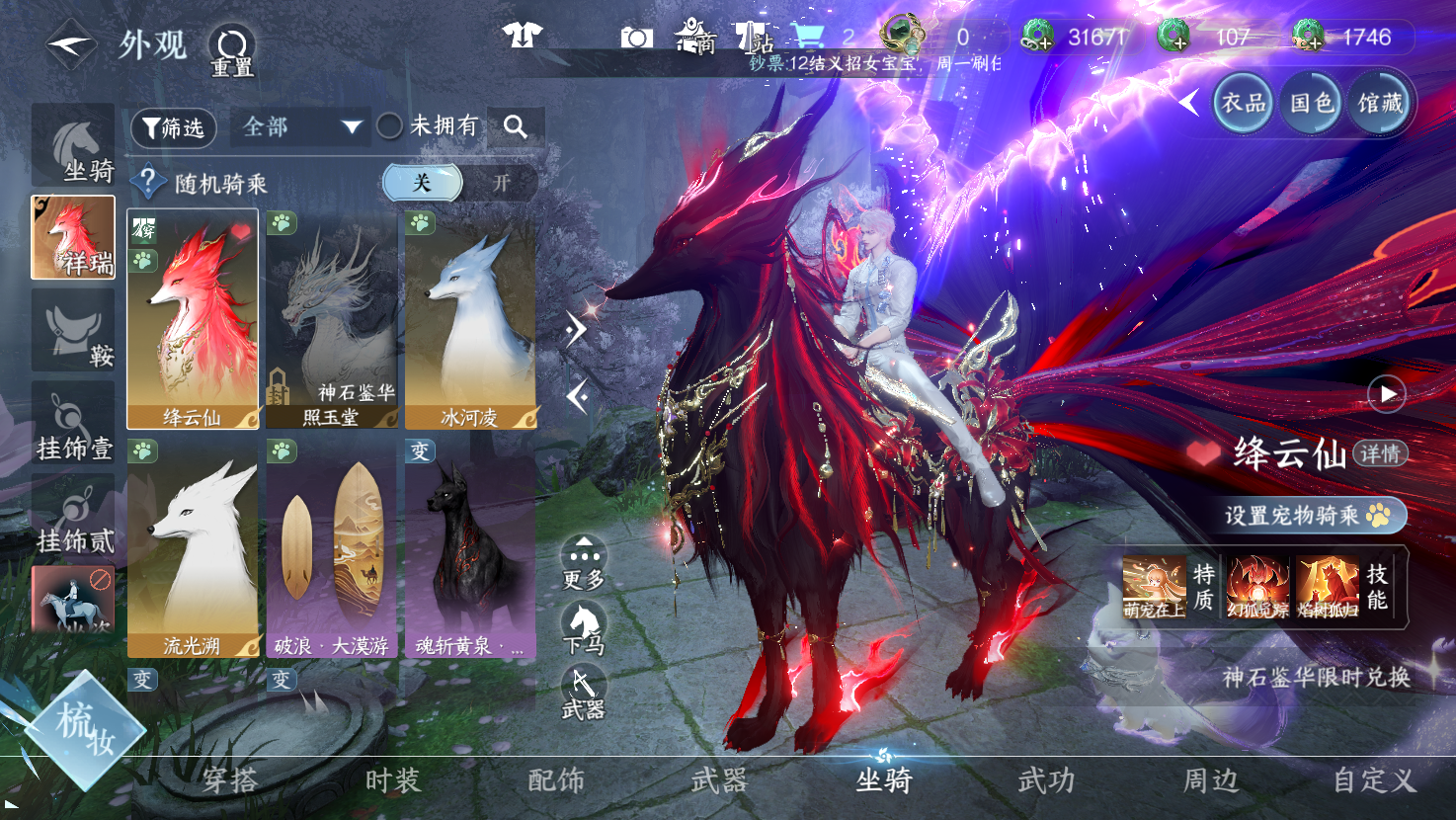Viewport: 1456px width, 820px height.
Task: Choose the 魂斩黄泉 black hound mount card
Action: [470, 548]
